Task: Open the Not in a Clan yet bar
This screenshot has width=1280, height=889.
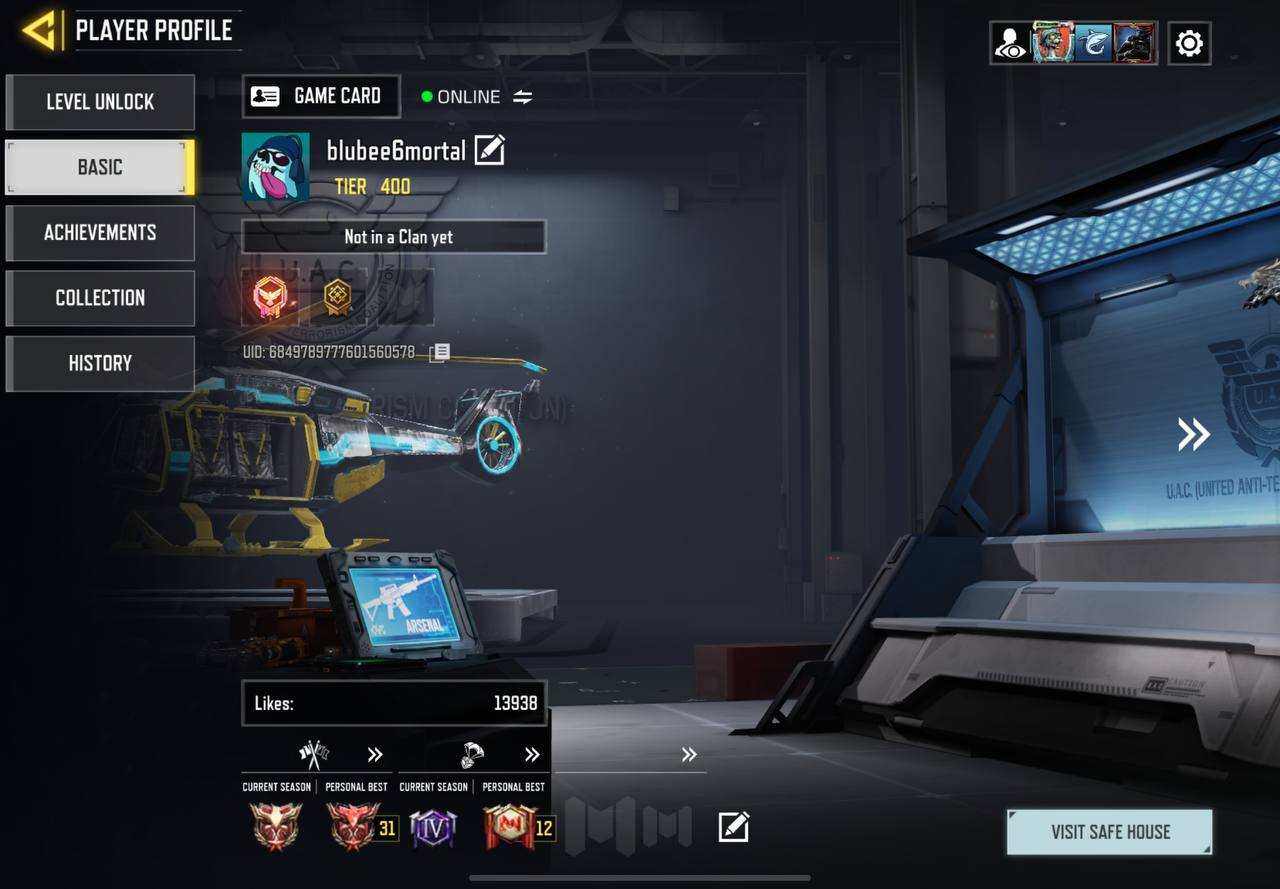Action: 394,237
